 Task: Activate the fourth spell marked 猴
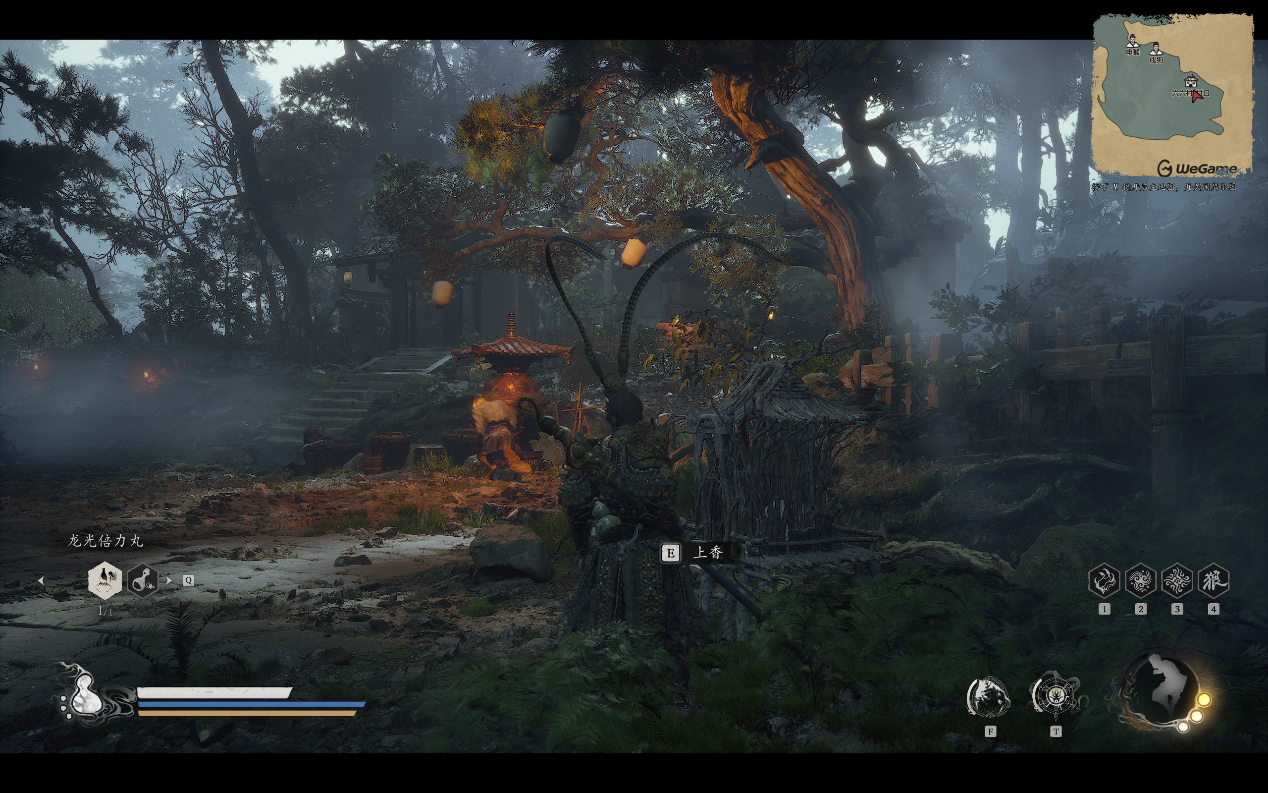coord(1213,581)
